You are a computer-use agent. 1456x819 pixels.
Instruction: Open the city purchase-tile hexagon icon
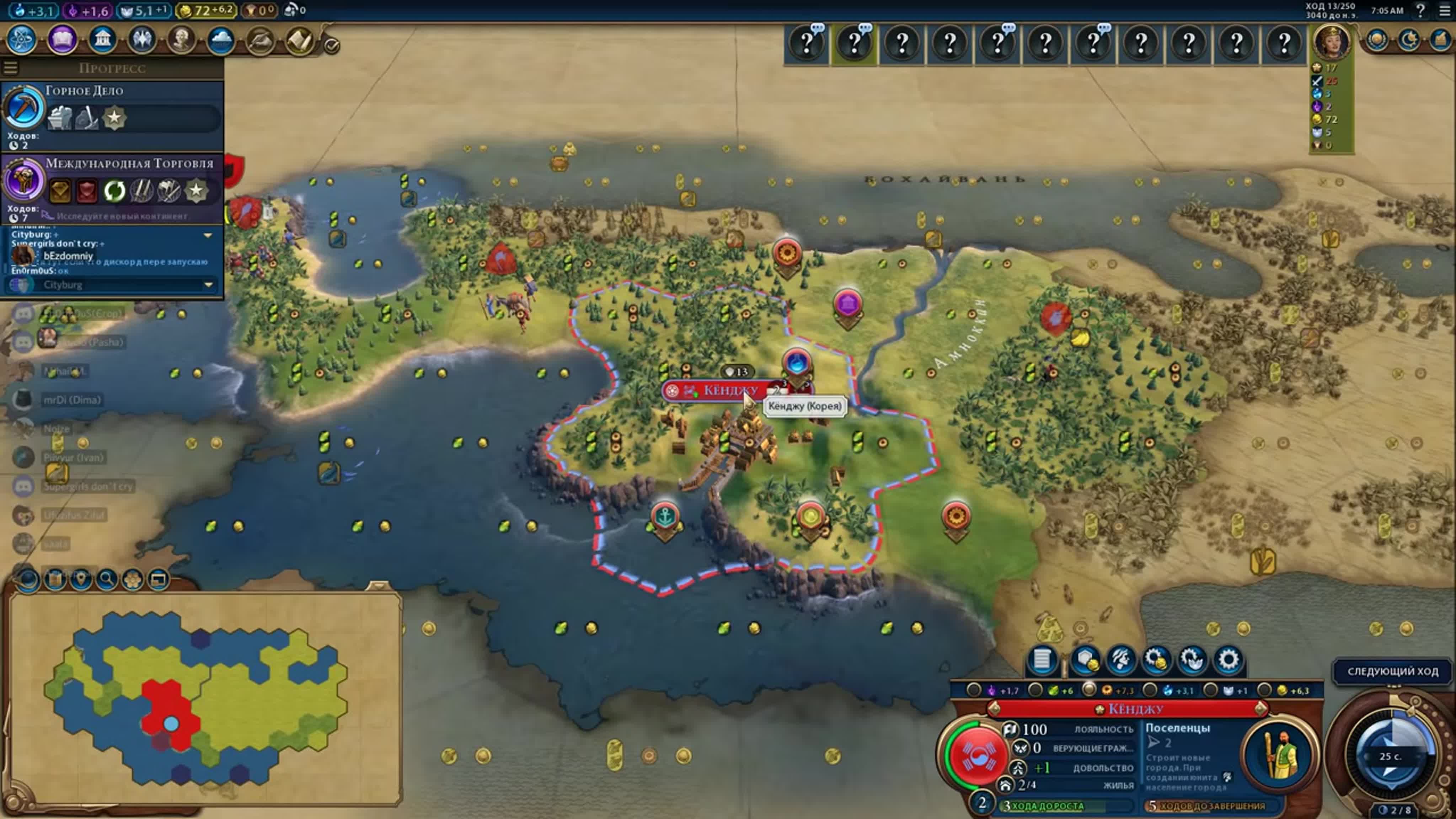pyautogui.click(x=1085, y=660)
